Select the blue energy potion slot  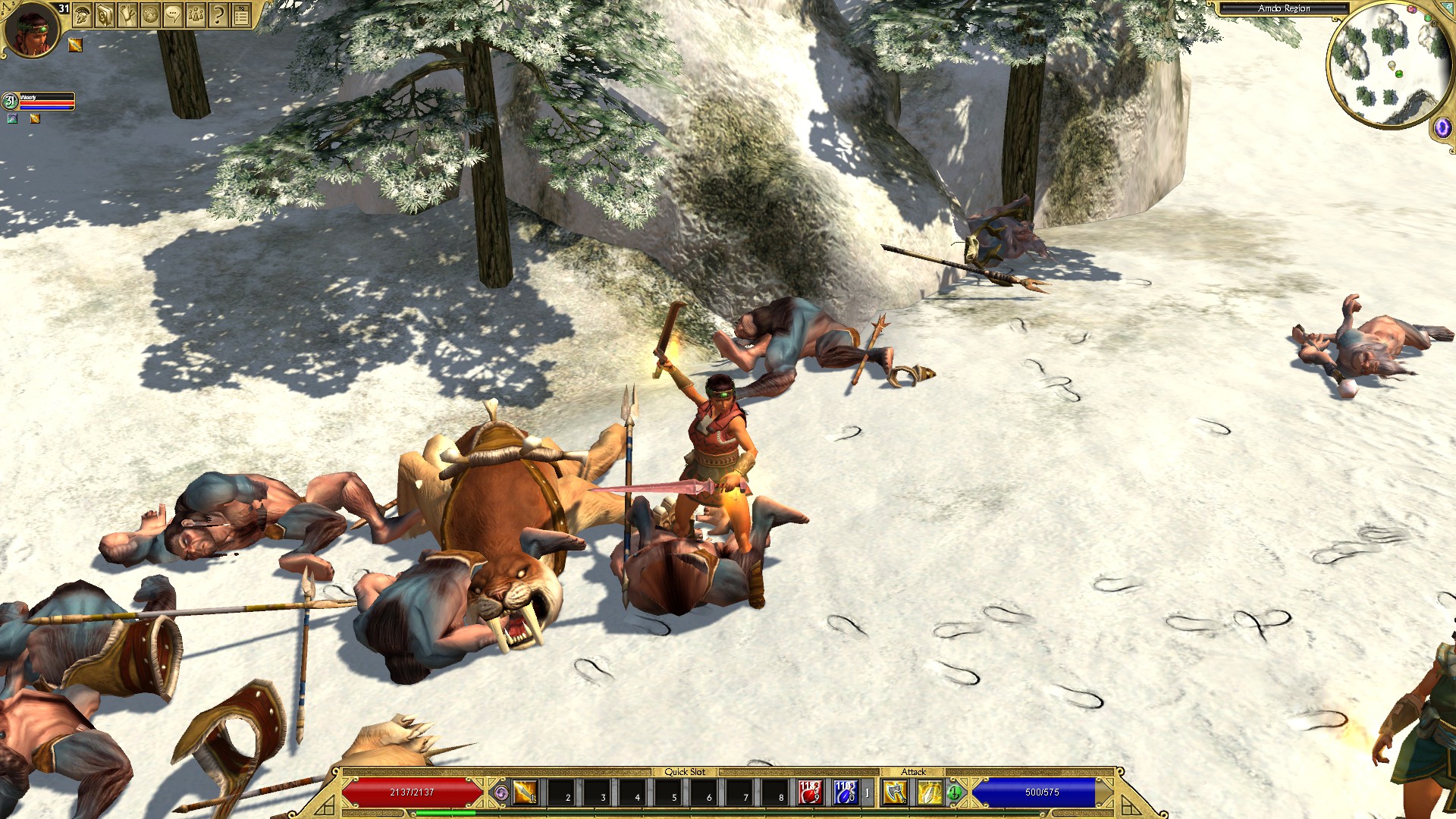[845, 794]
